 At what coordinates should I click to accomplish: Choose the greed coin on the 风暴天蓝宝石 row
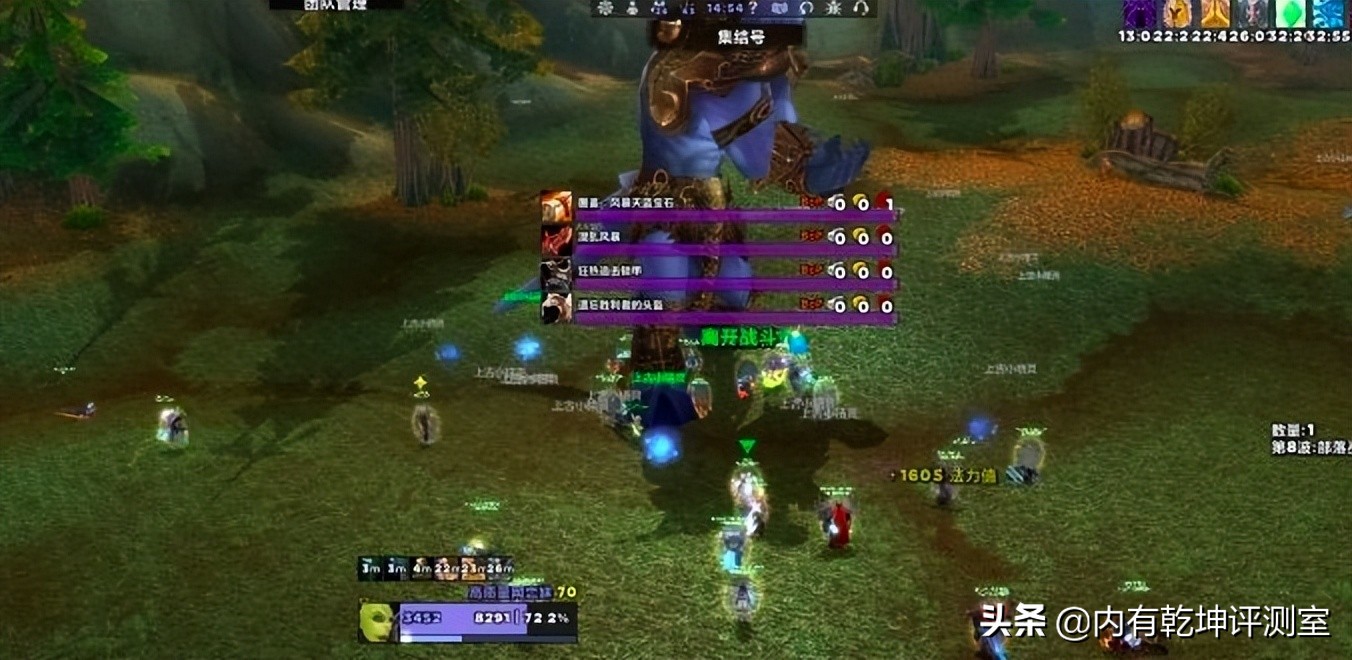click(x=861, y=204)
